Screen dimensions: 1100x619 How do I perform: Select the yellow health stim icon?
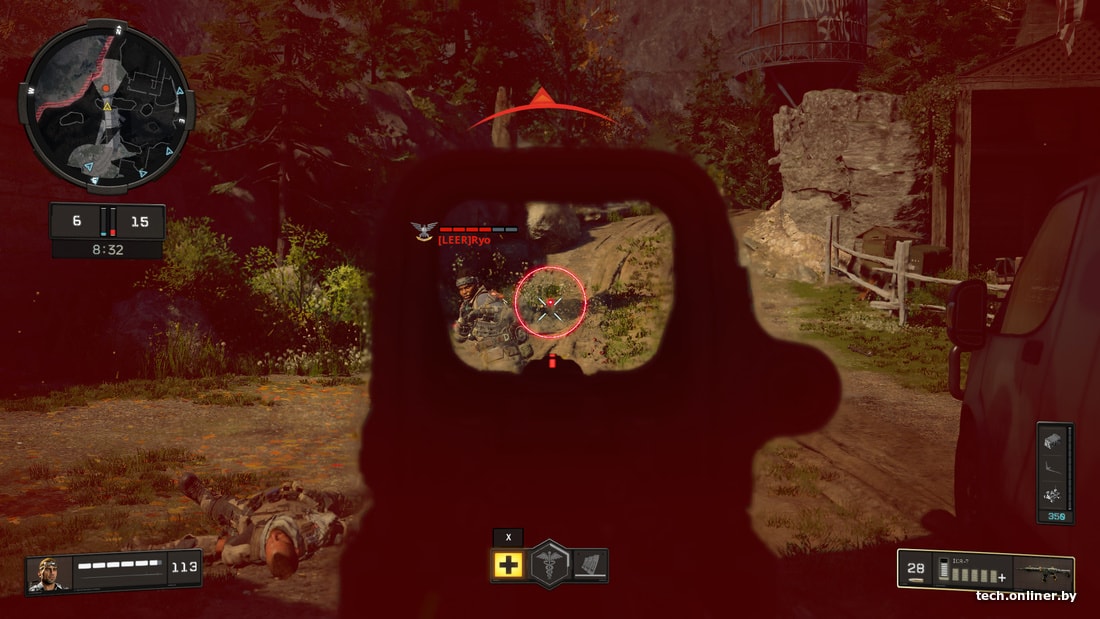tap(508, 565)
